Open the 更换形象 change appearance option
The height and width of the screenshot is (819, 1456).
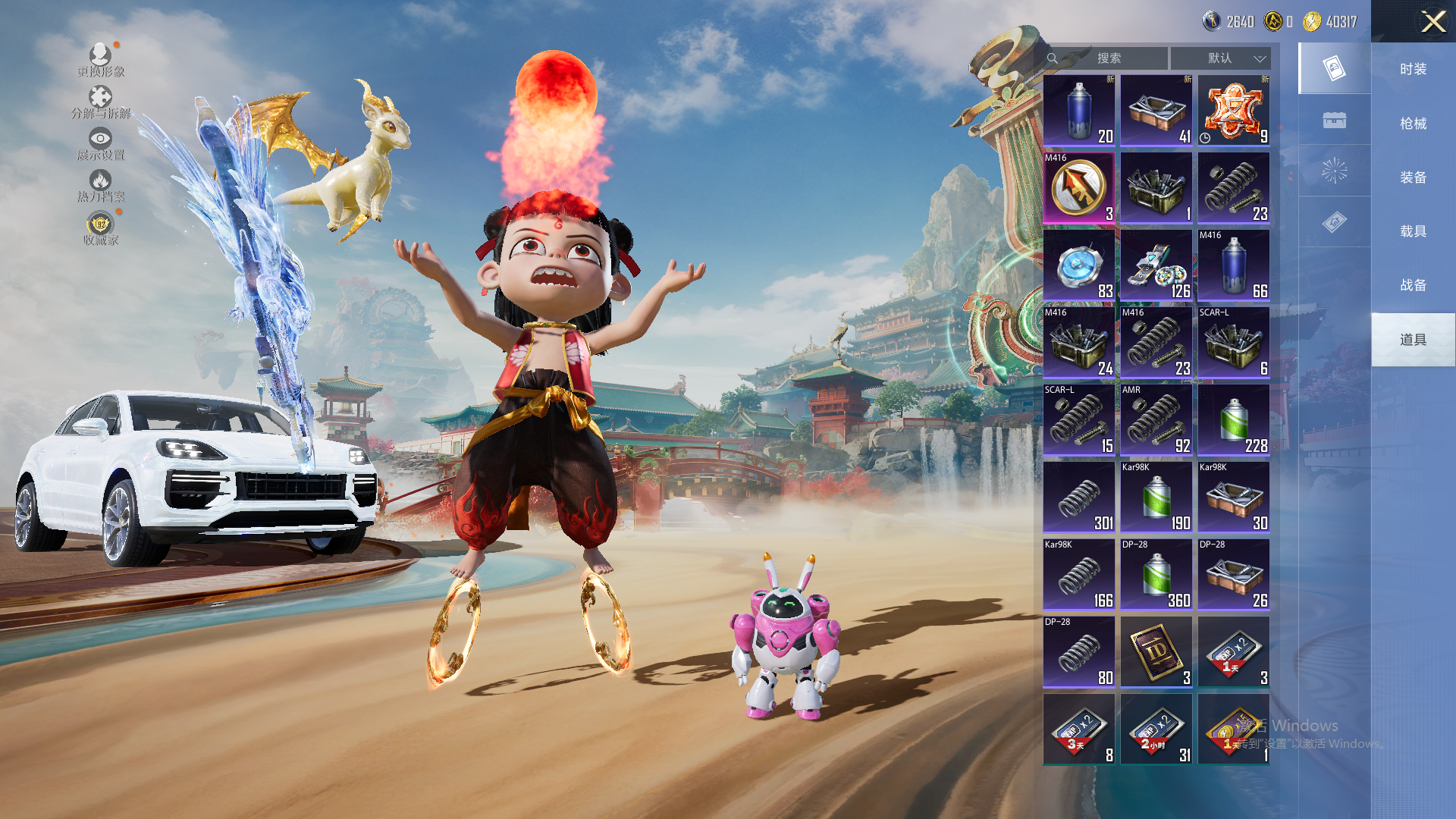(x=100, y=59)
